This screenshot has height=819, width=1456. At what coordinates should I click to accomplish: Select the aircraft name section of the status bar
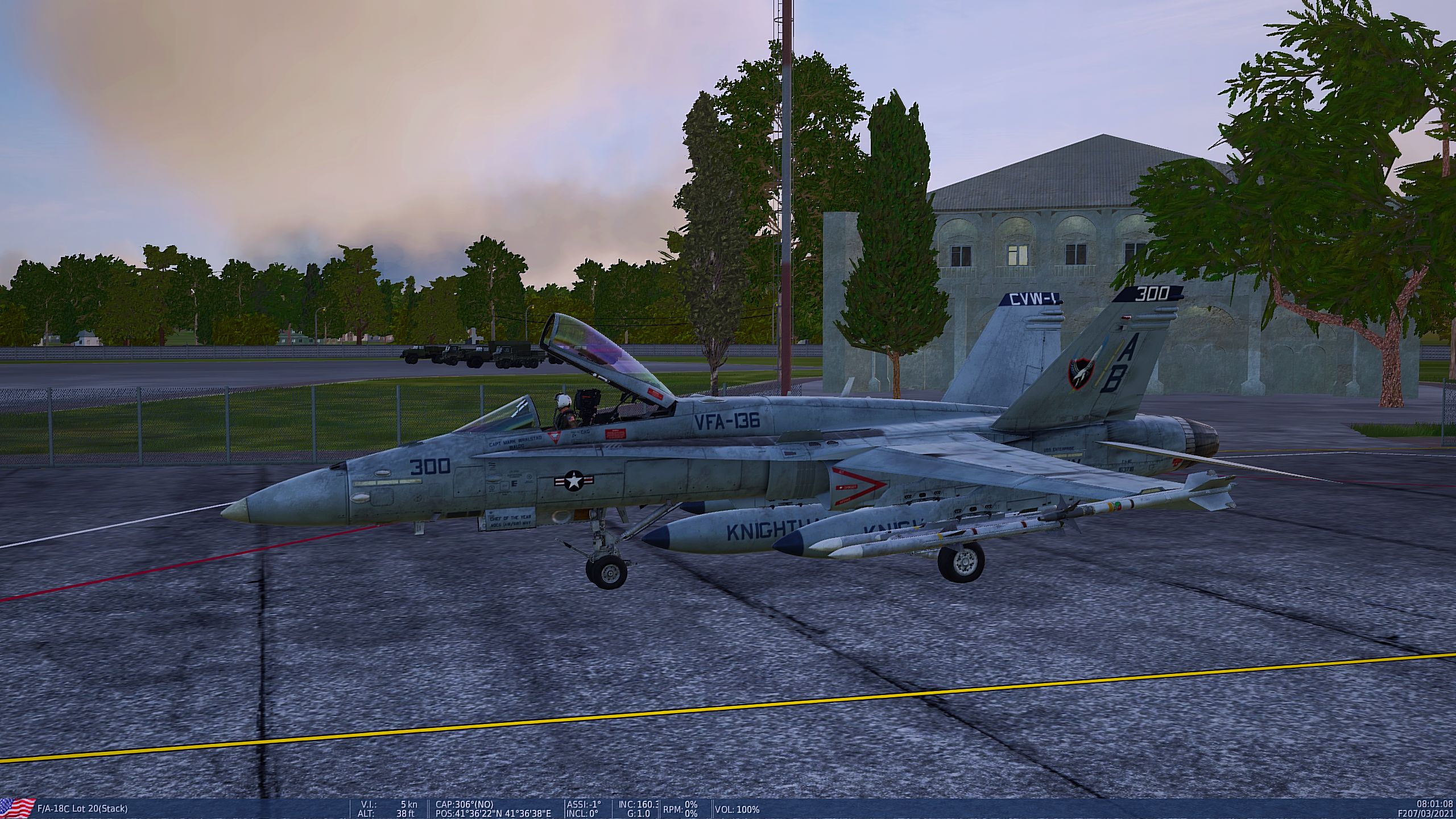(x=83, y=806)
